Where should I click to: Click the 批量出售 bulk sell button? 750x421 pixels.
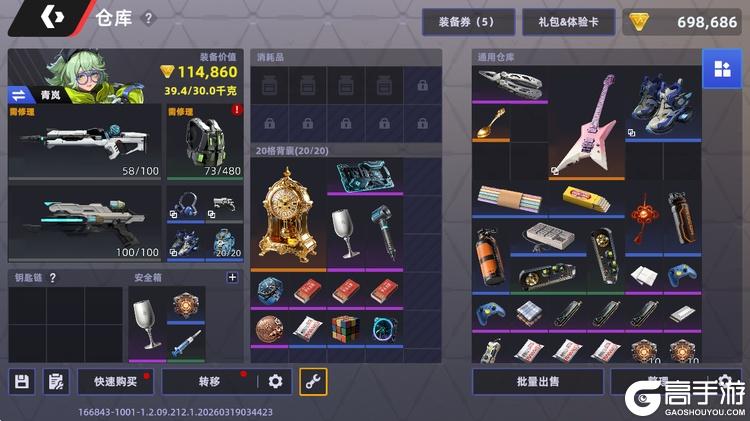coord(538,381)
